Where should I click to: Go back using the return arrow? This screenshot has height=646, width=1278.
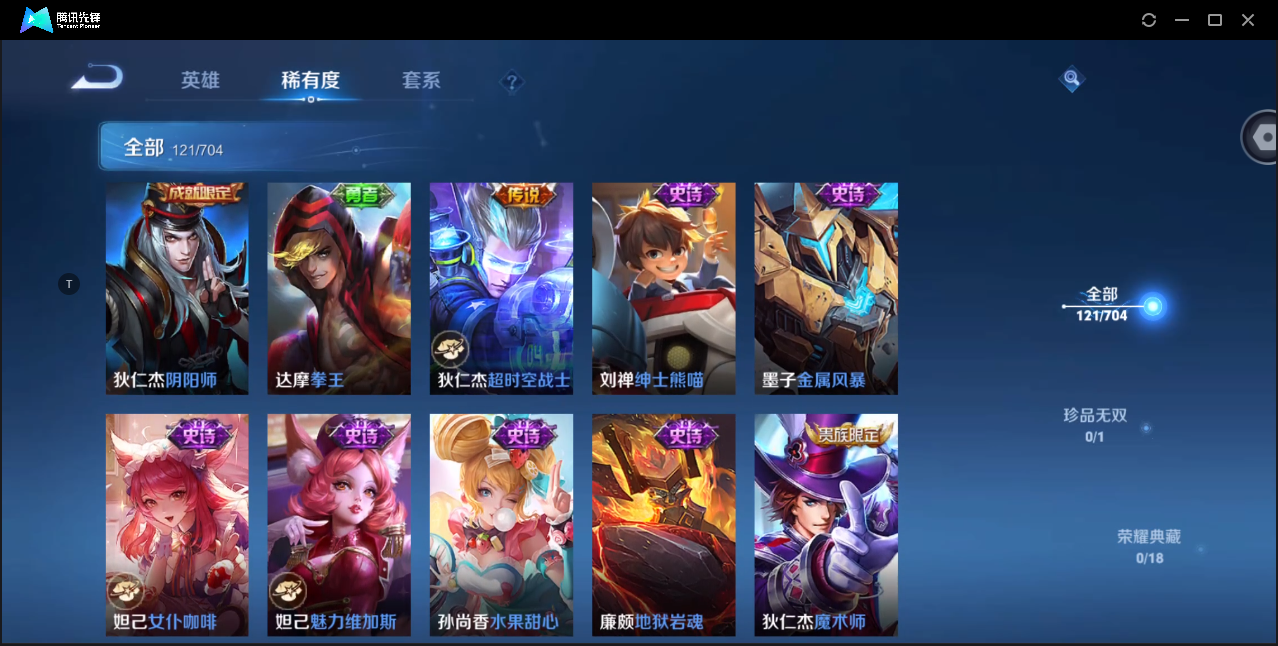point(97,77)
